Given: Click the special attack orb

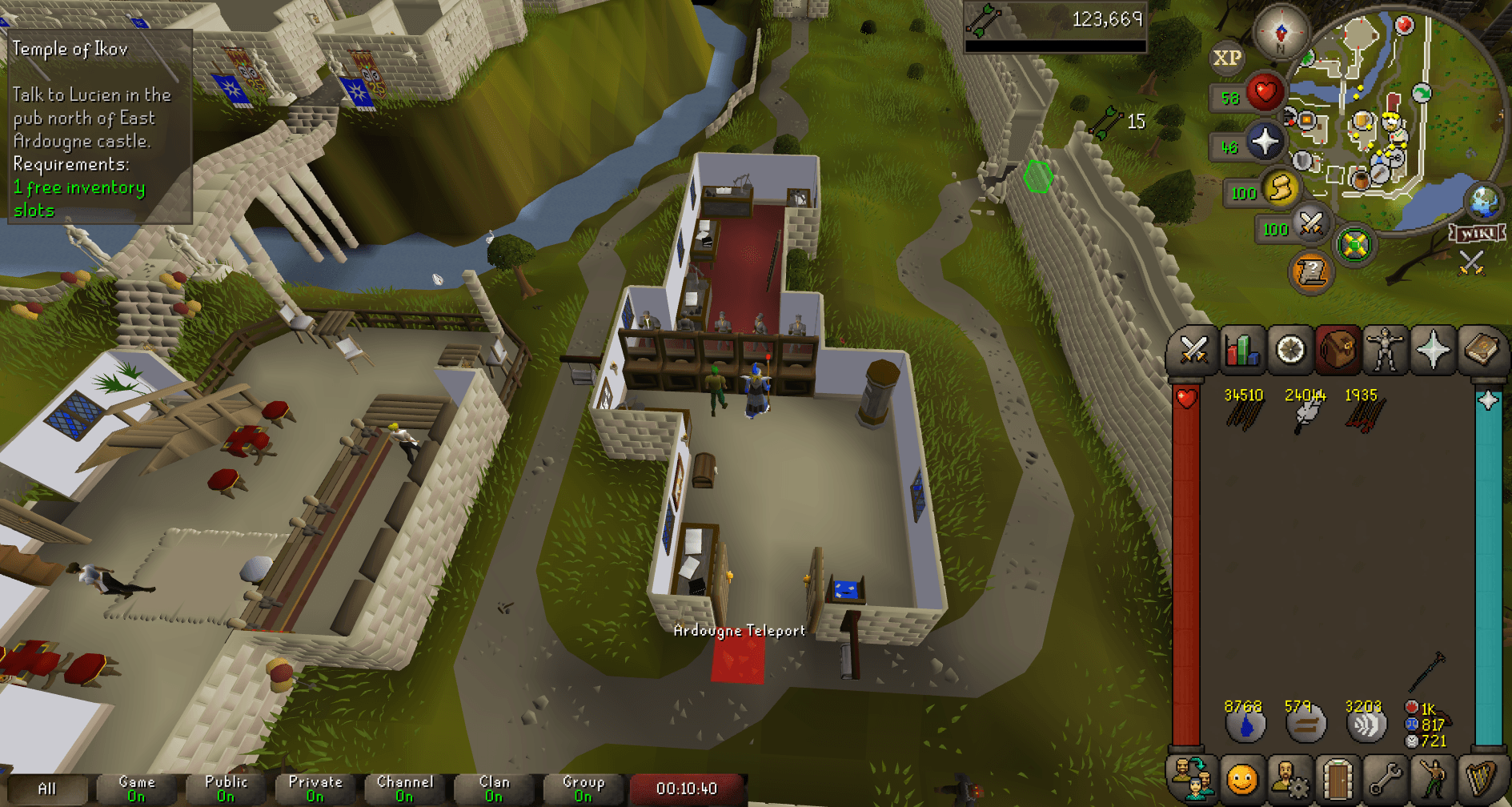Looking at the screenshot, I should tap(1310, 227).
